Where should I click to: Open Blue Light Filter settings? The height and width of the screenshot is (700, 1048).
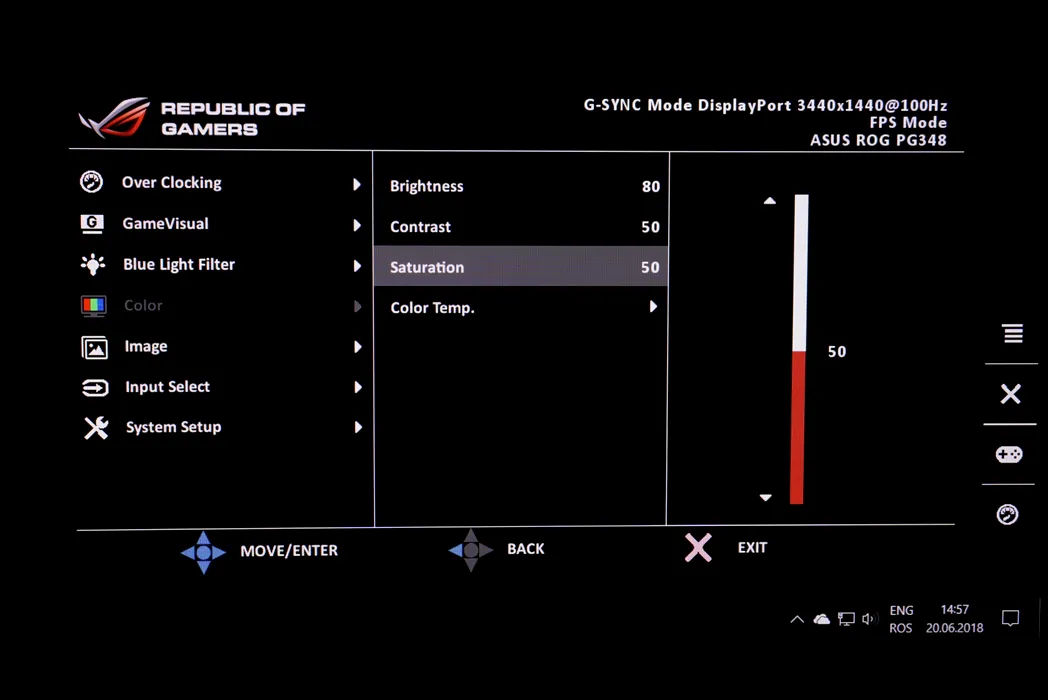pyautogui.click(x=178, y=265)
